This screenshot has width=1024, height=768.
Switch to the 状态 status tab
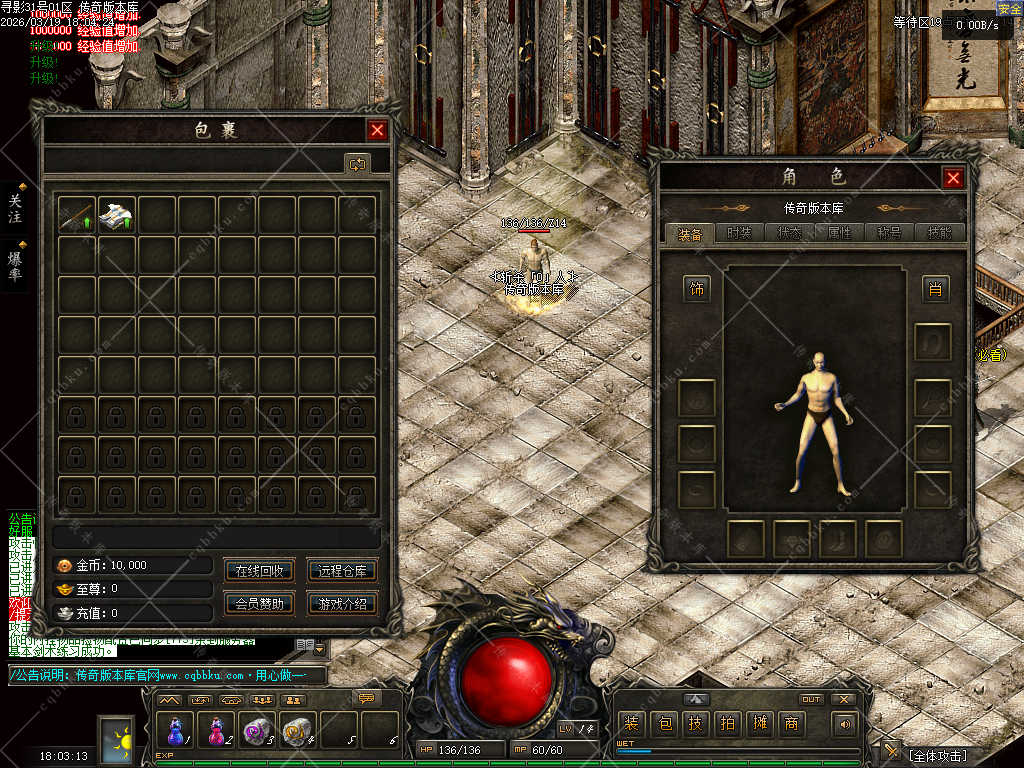(x=789, y=233)
